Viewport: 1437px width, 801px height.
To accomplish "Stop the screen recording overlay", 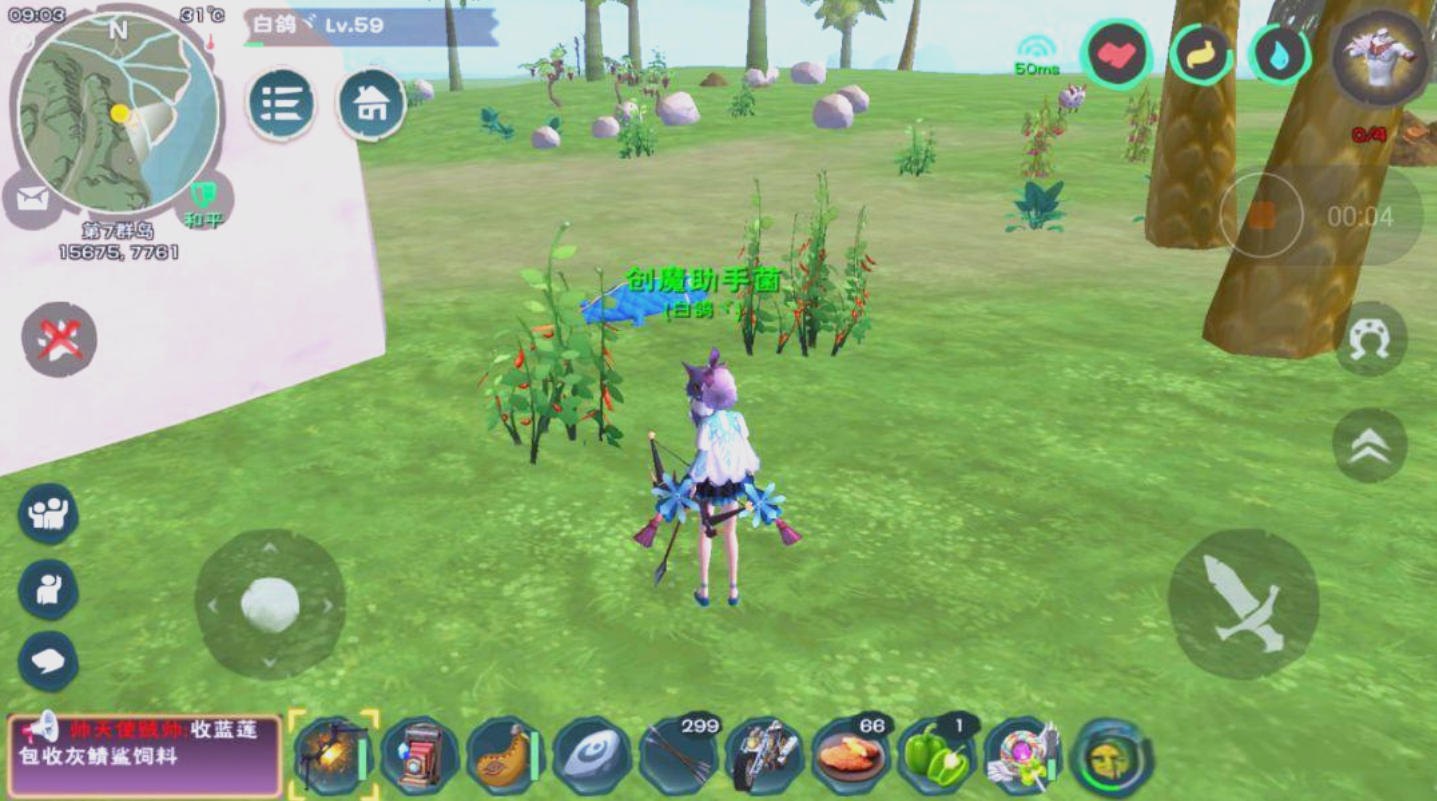I will click(1261, 215).
